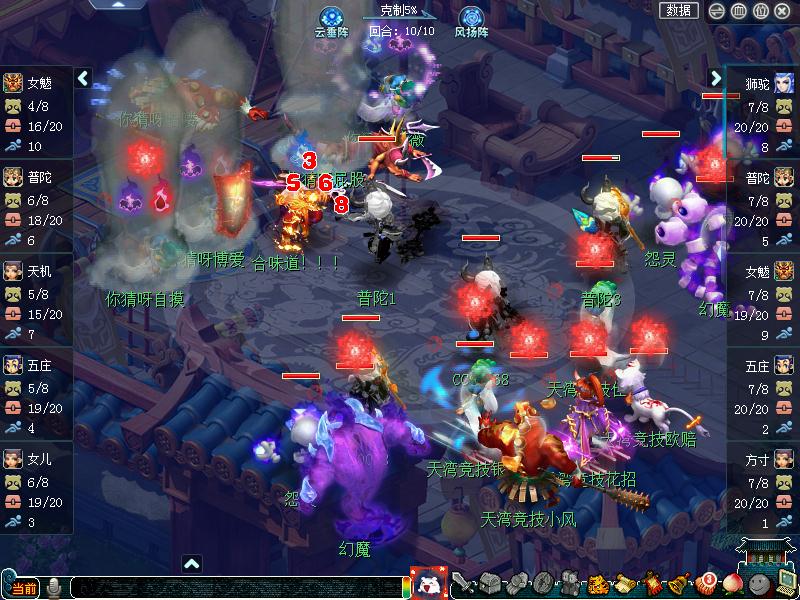Open the scroll icon in the toolbar

pyautogui.click(x=624, y=584)
